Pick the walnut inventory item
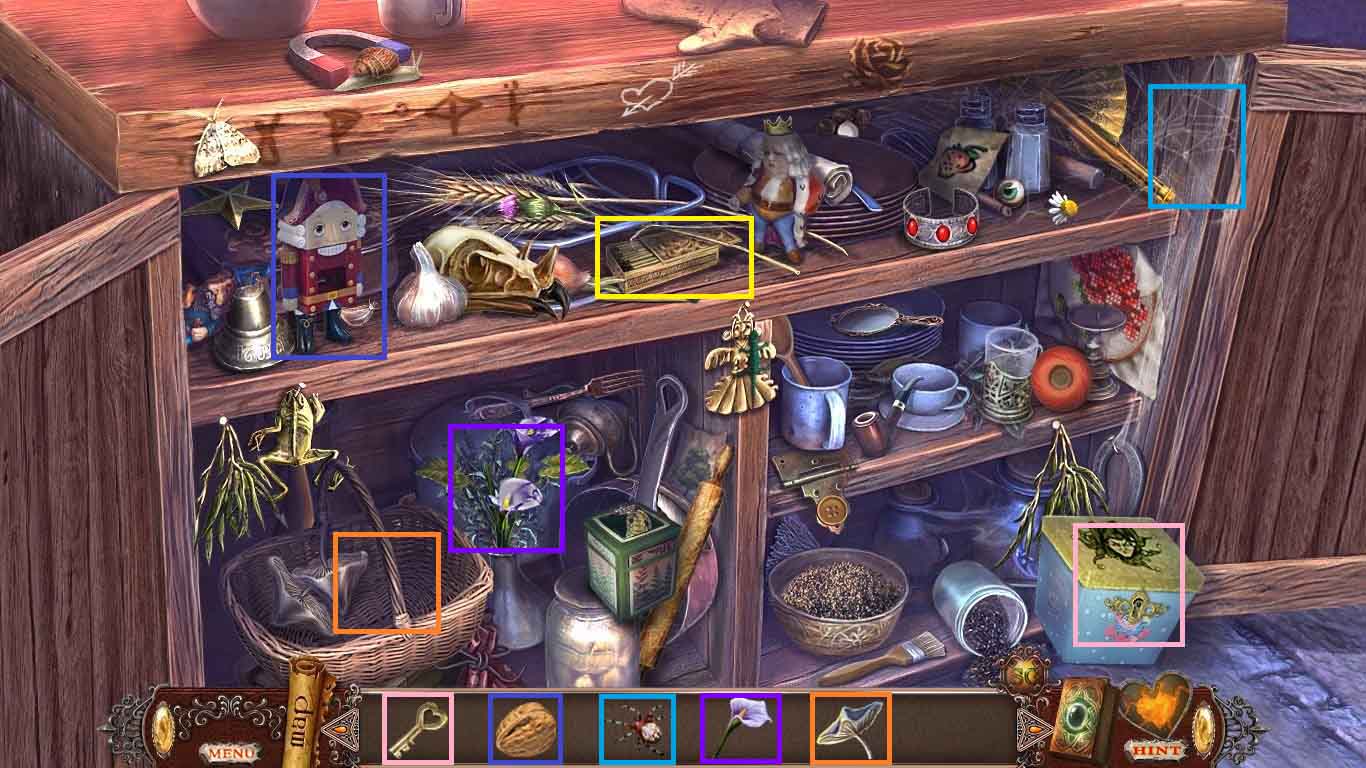 click(x=525, y=728)
